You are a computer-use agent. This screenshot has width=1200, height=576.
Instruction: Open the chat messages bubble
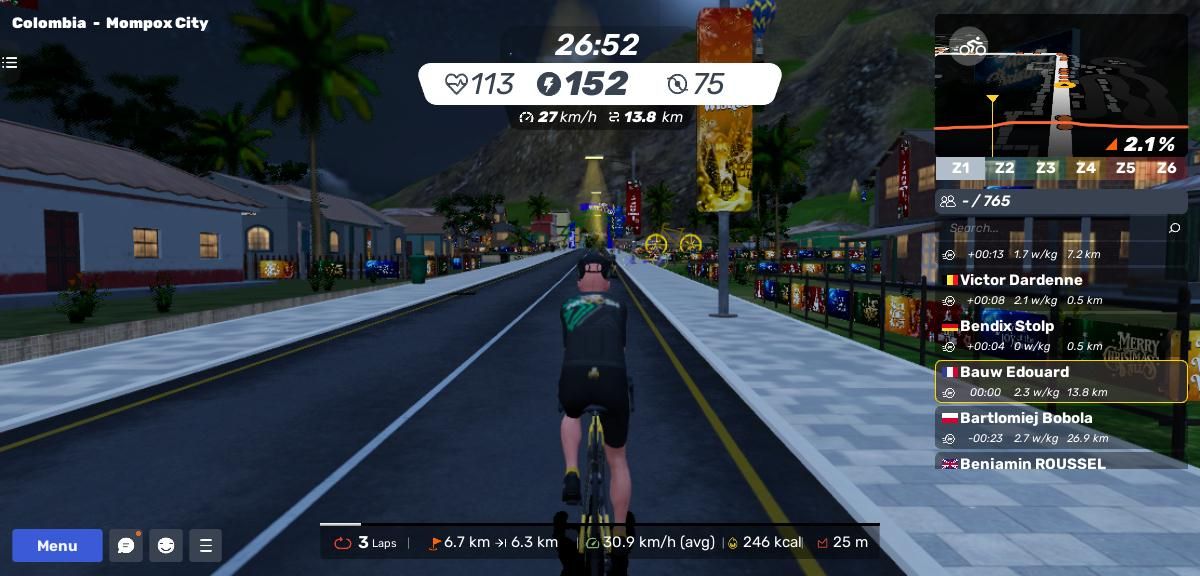(x=126, y=545)
